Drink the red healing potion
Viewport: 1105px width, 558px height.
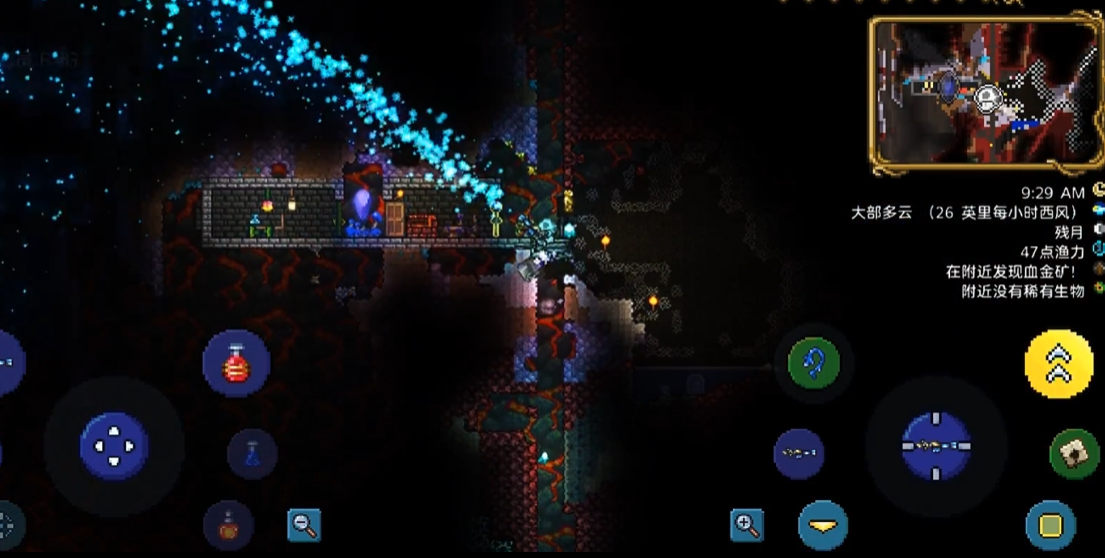click(x=236, y=364)
